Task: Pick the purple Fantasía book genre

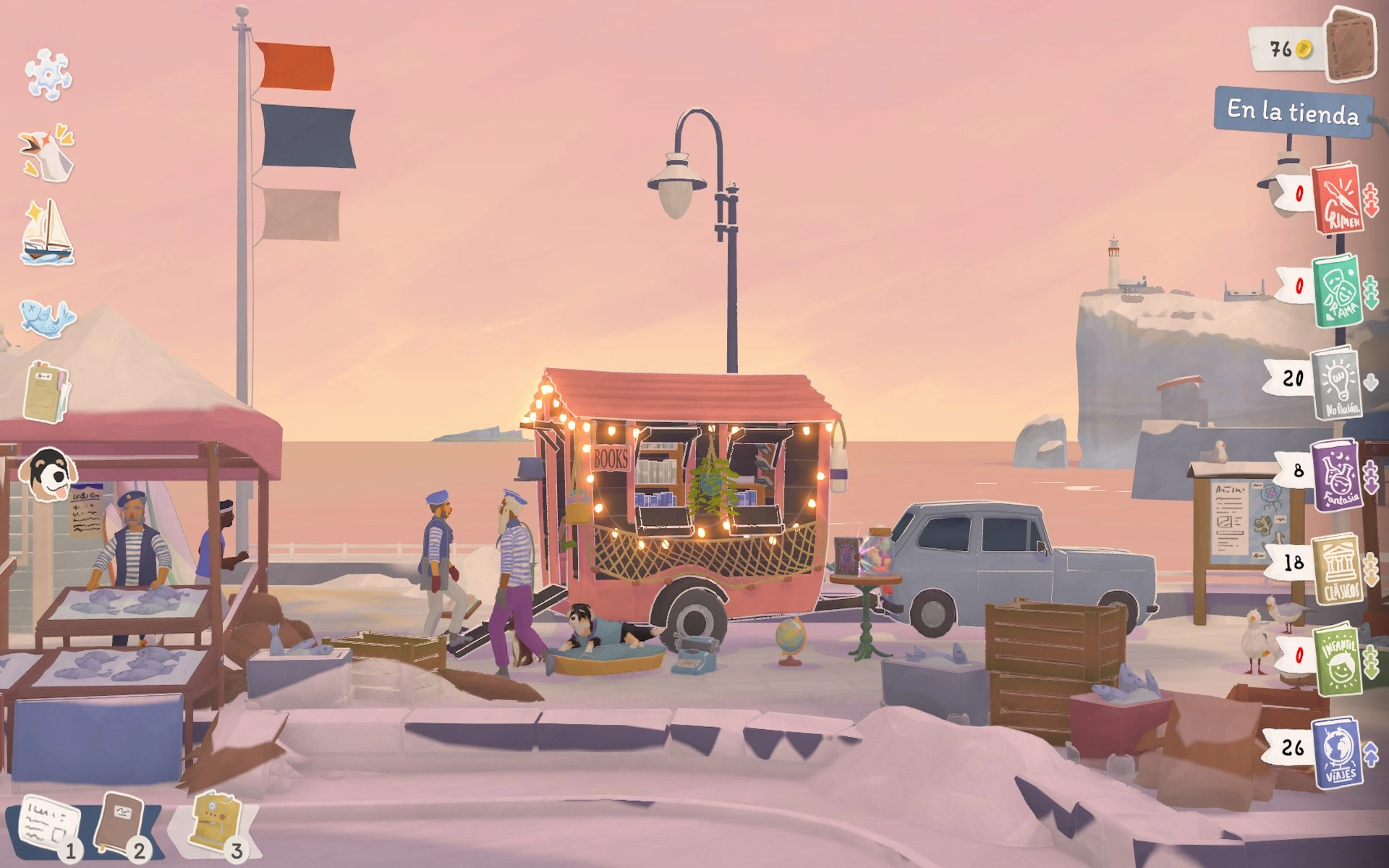Action: click(x=1335, y=475)
